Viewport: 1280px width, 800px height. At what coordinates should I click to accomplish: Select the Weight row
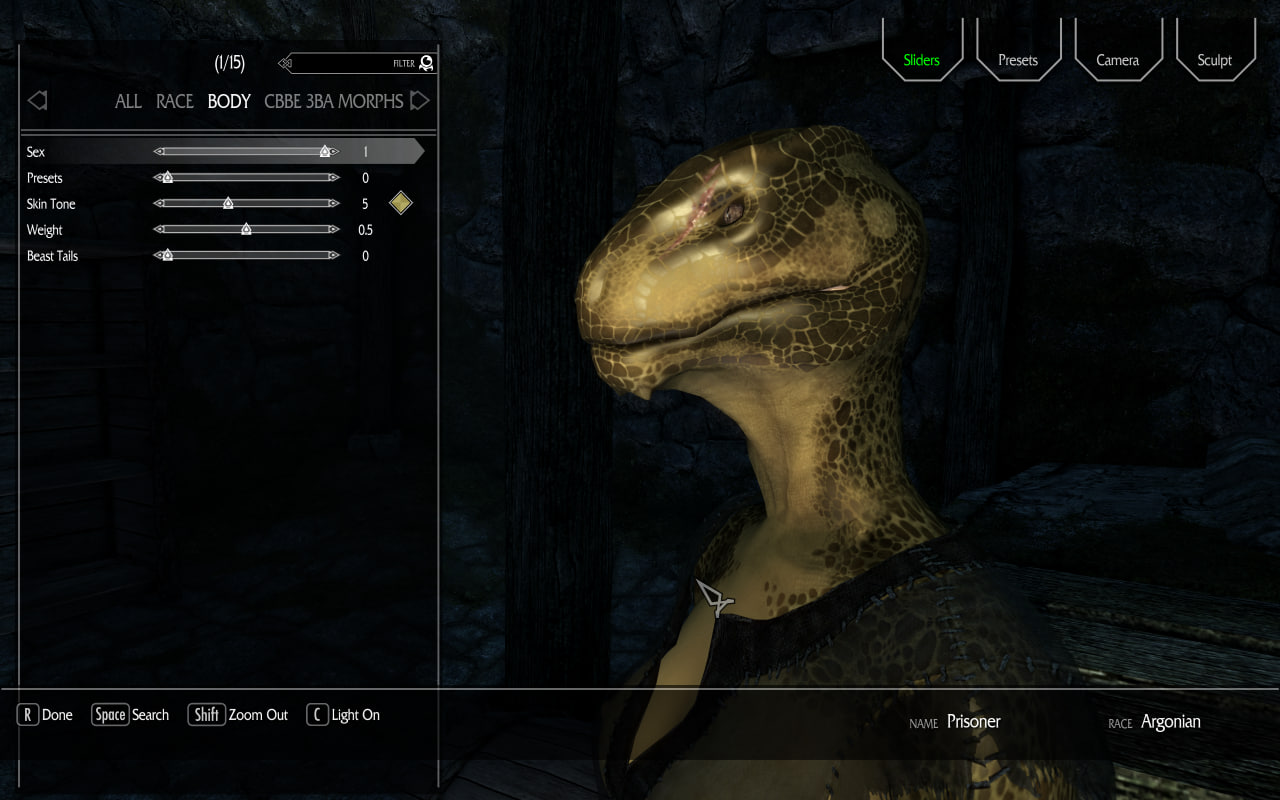pyautogui.click(x=45, y=230)
